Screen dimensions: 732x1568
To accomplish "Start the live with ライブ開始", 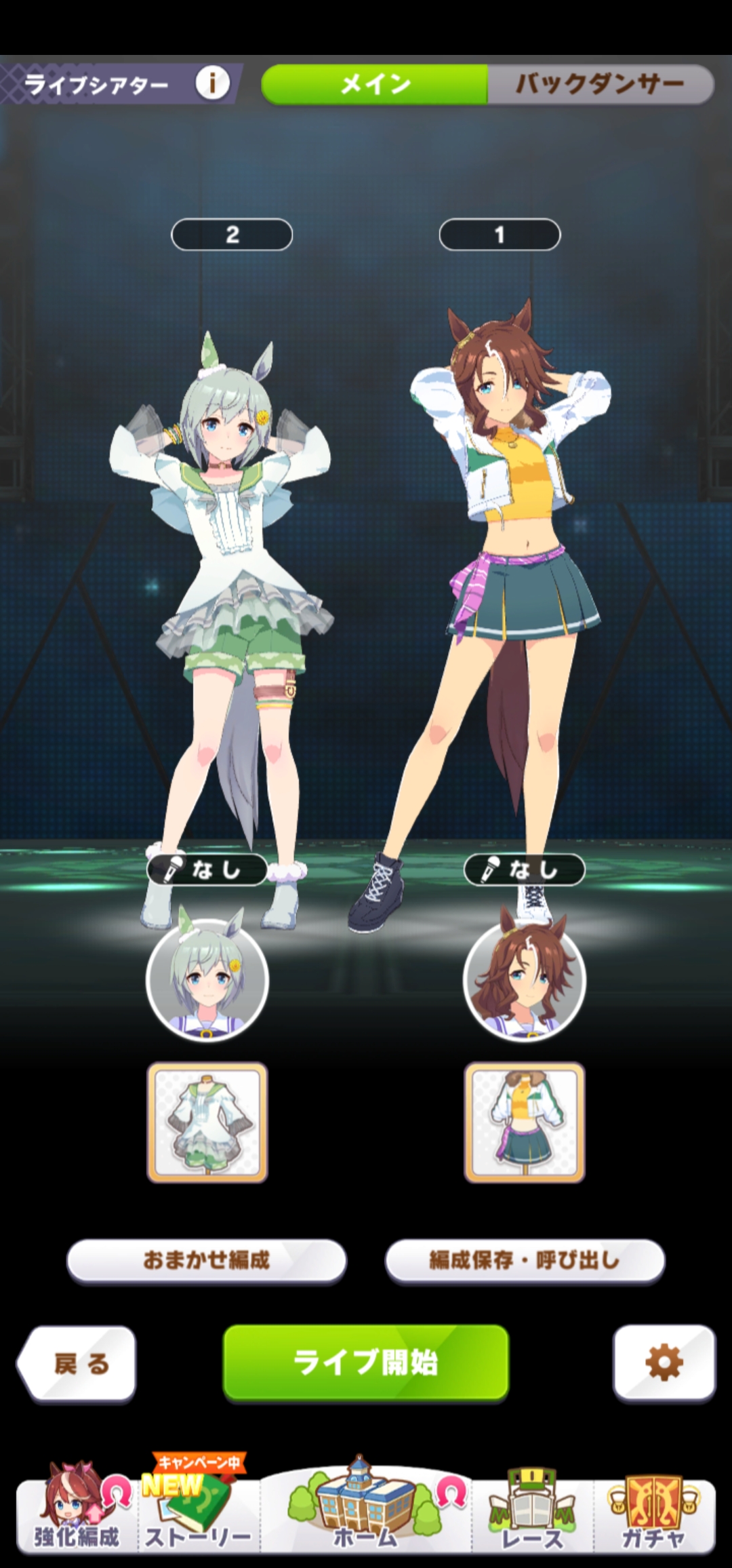I will (x=366, y=1363).
